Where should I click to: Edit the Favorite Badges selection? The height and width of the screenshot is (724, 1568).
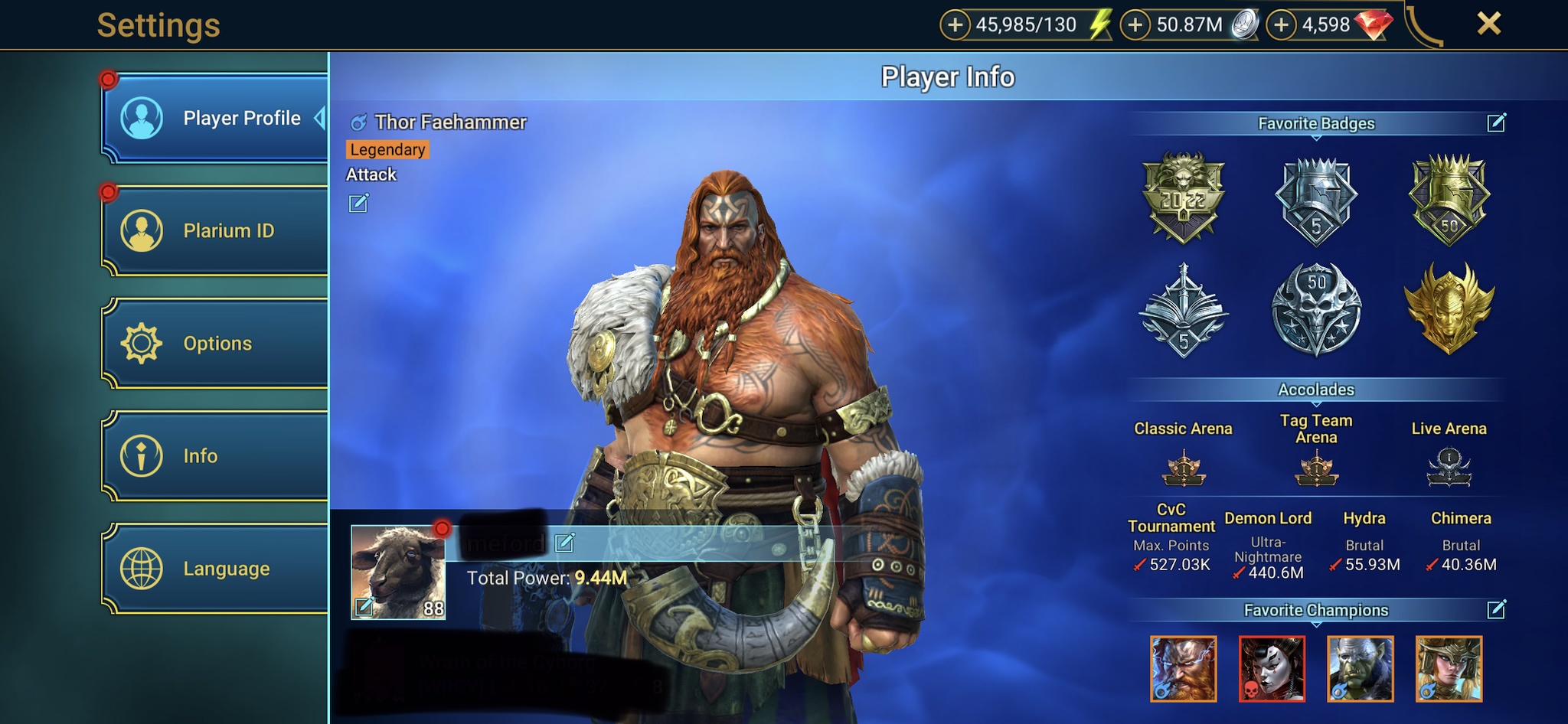[1496, 122]
